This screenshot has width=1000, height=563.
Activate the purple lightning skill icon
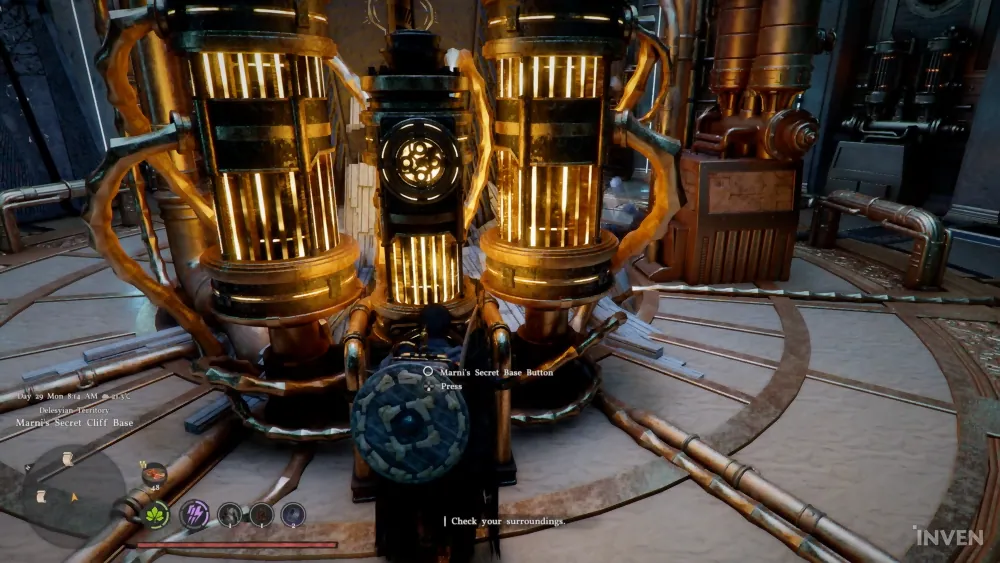(194, 515)
